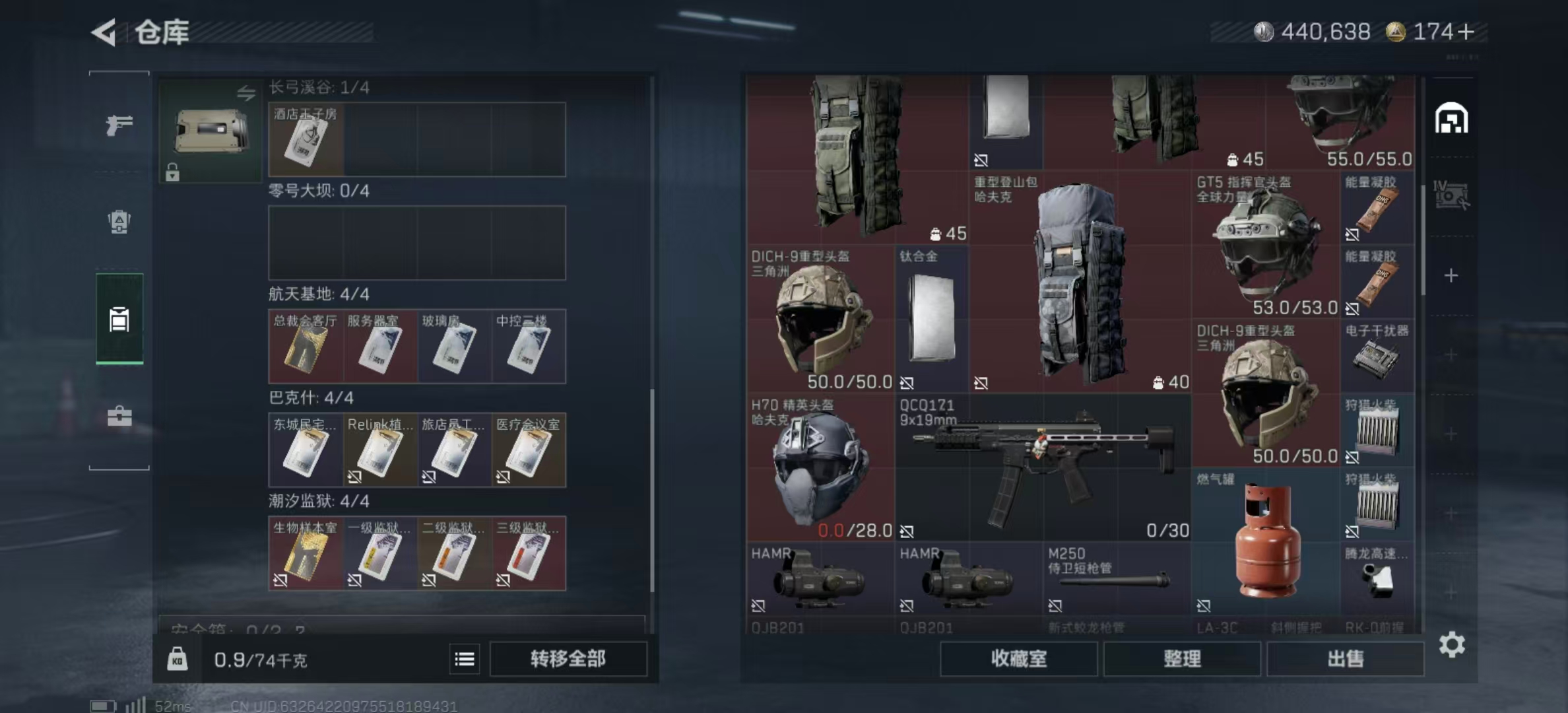Click the 转移全部 transfer all button
Image resolution: width=1568 pixels, height=713 pixels.
(568, 660)
